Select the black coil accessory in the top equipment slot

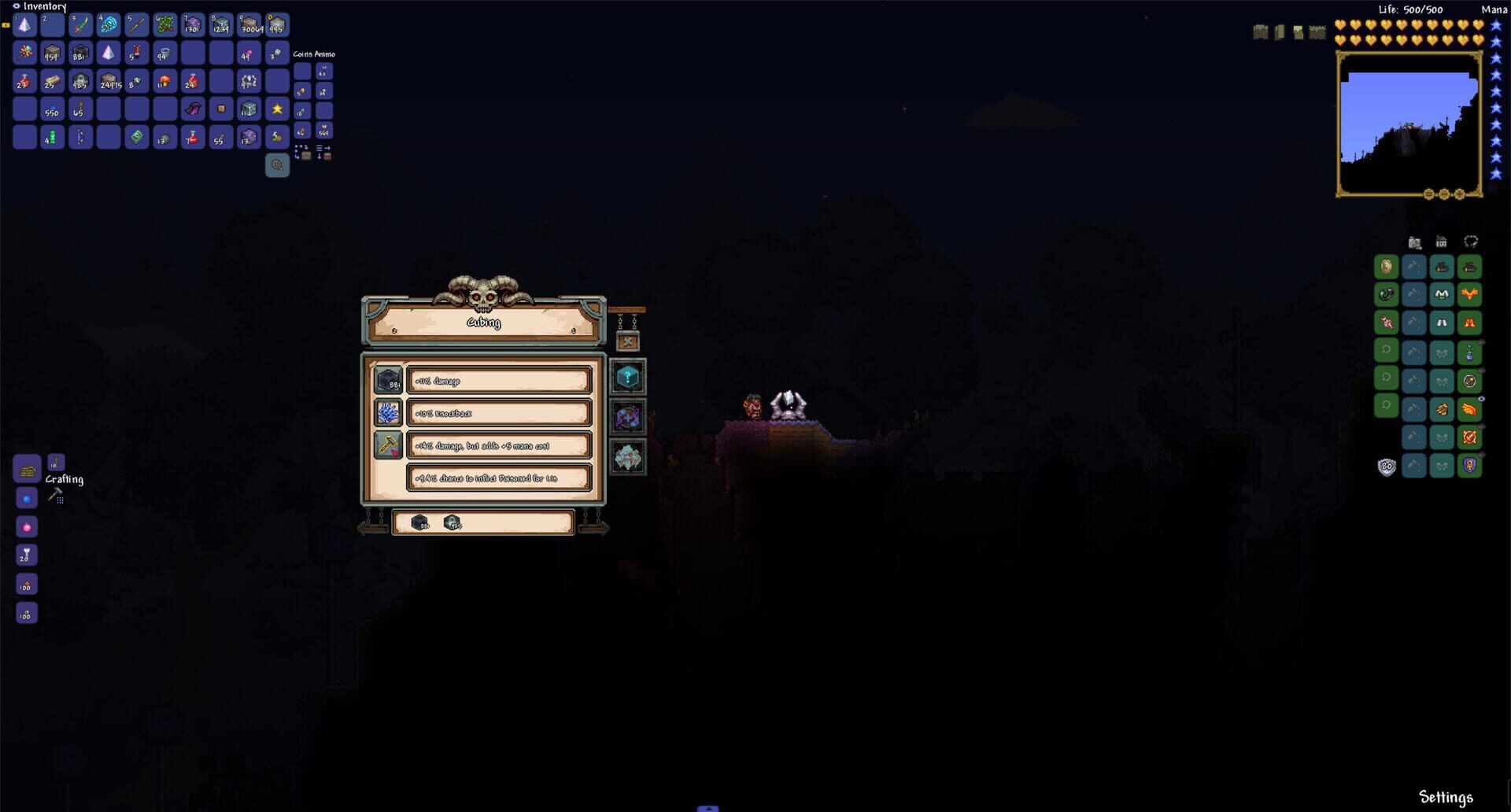(x=1387, y=293)
